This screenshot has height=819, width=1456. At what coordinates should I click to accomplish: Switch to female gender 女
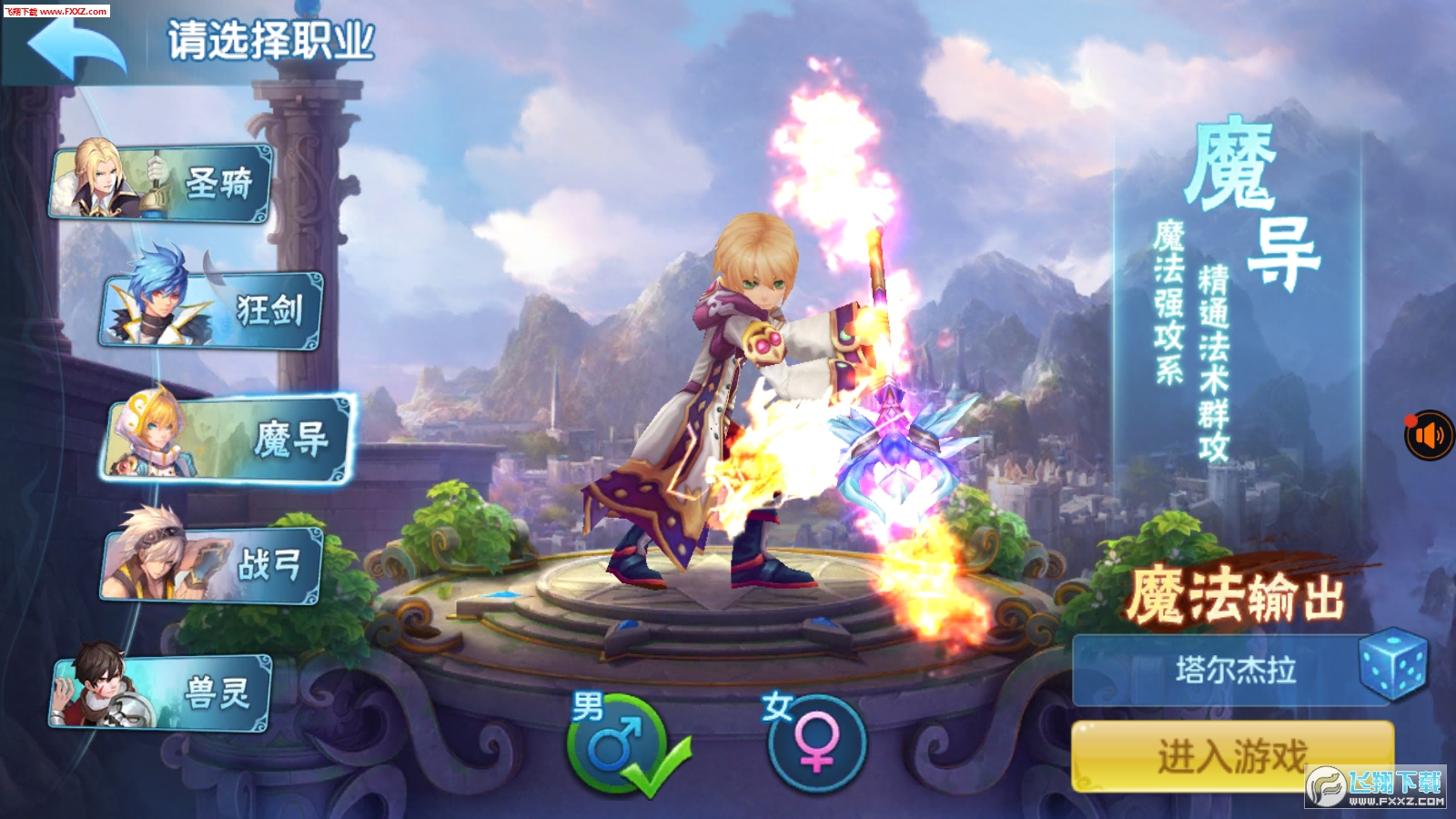(815, 746)
